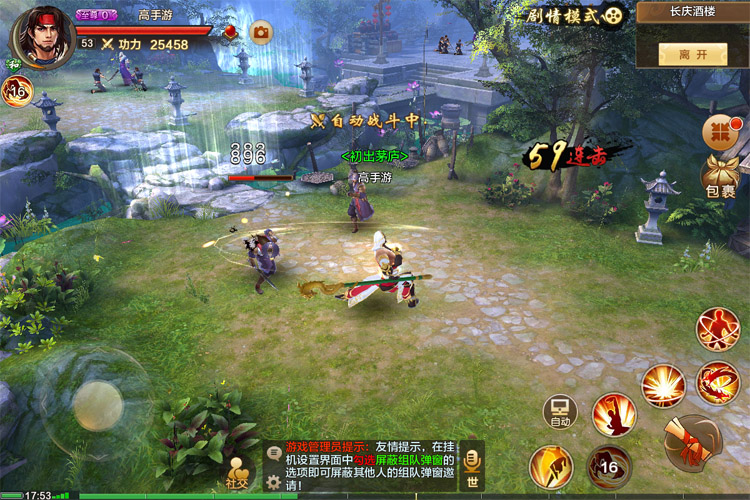Toggle the 自动 auto-battle button
The image size is (750, 500).
[x=560, y=411]
